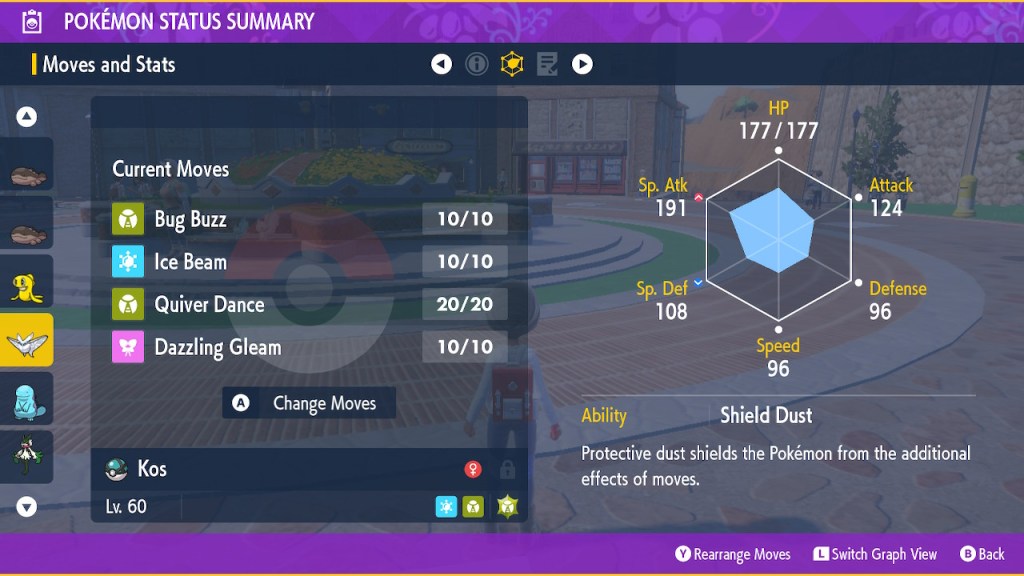
Task: Choose the Quiver Dance move
Action: (309, 305)
